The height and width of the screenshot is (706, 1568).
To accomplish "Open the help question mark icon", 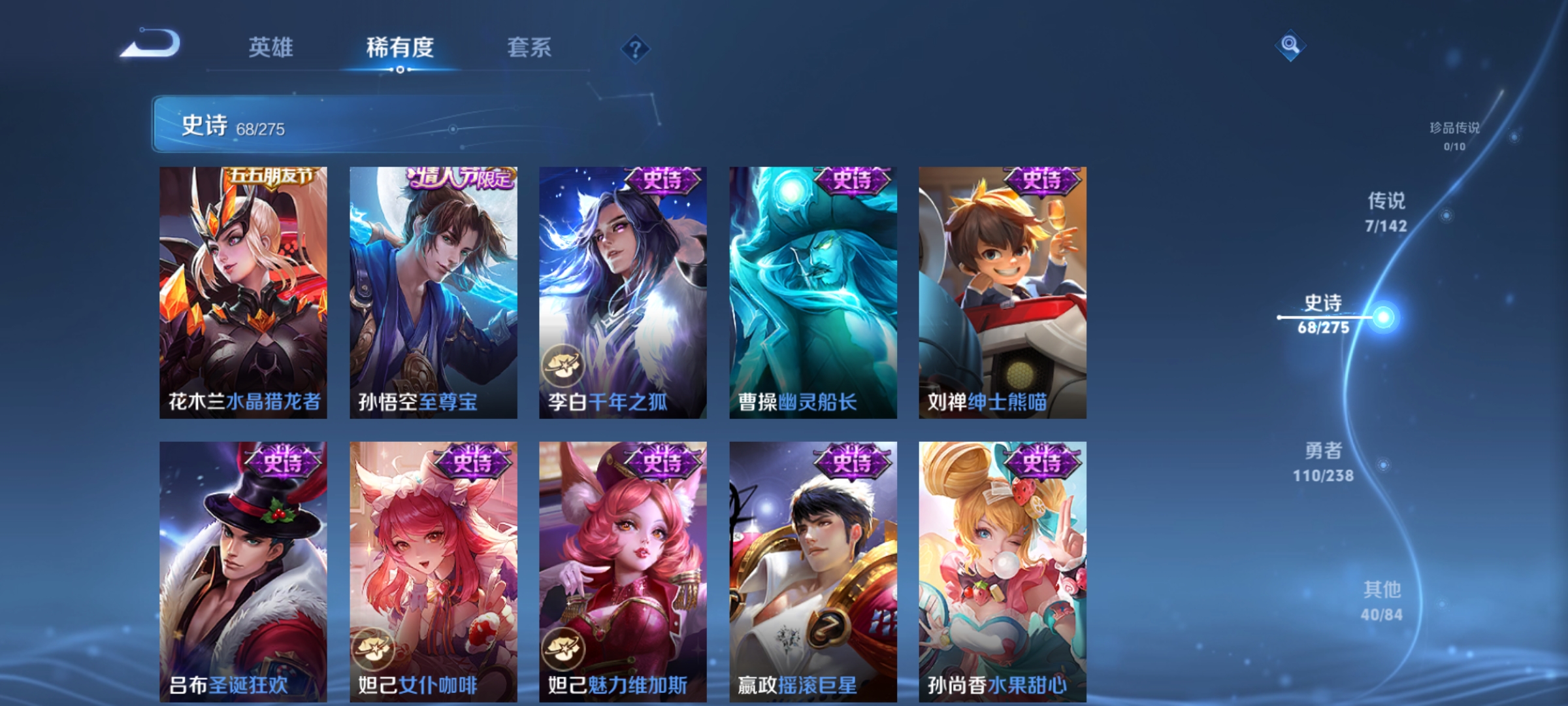I will pos(637,48).
